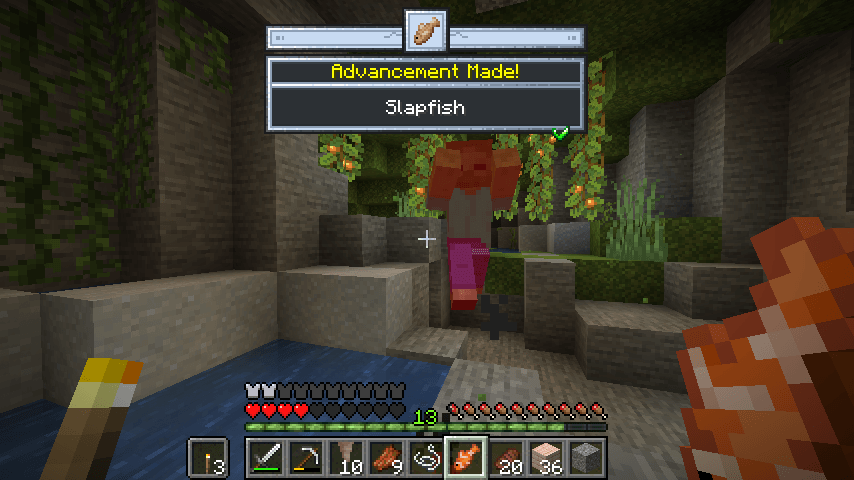
Task: Choose the cooked meat stack of 20
Action: coord(507,458)
